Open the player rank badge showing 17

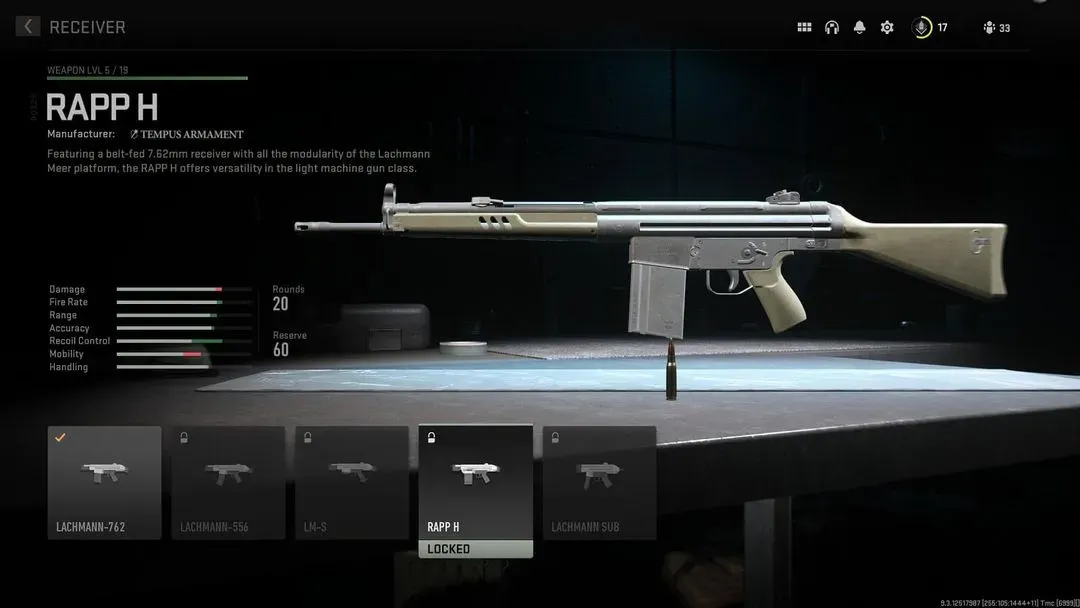point(923,28)
